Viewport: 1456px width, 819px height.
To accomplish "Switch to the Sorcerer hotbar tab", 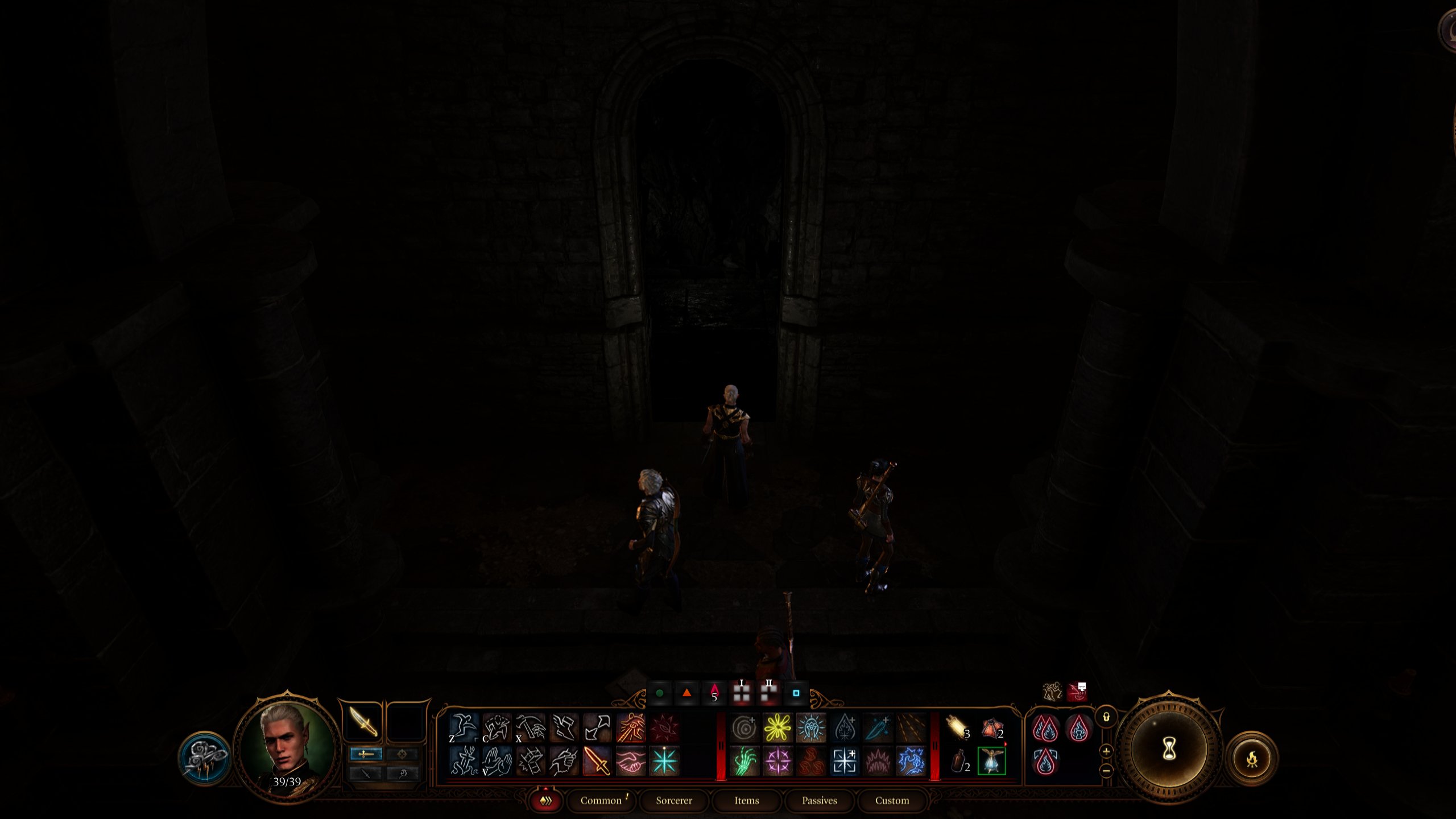I will click(675, 801).
